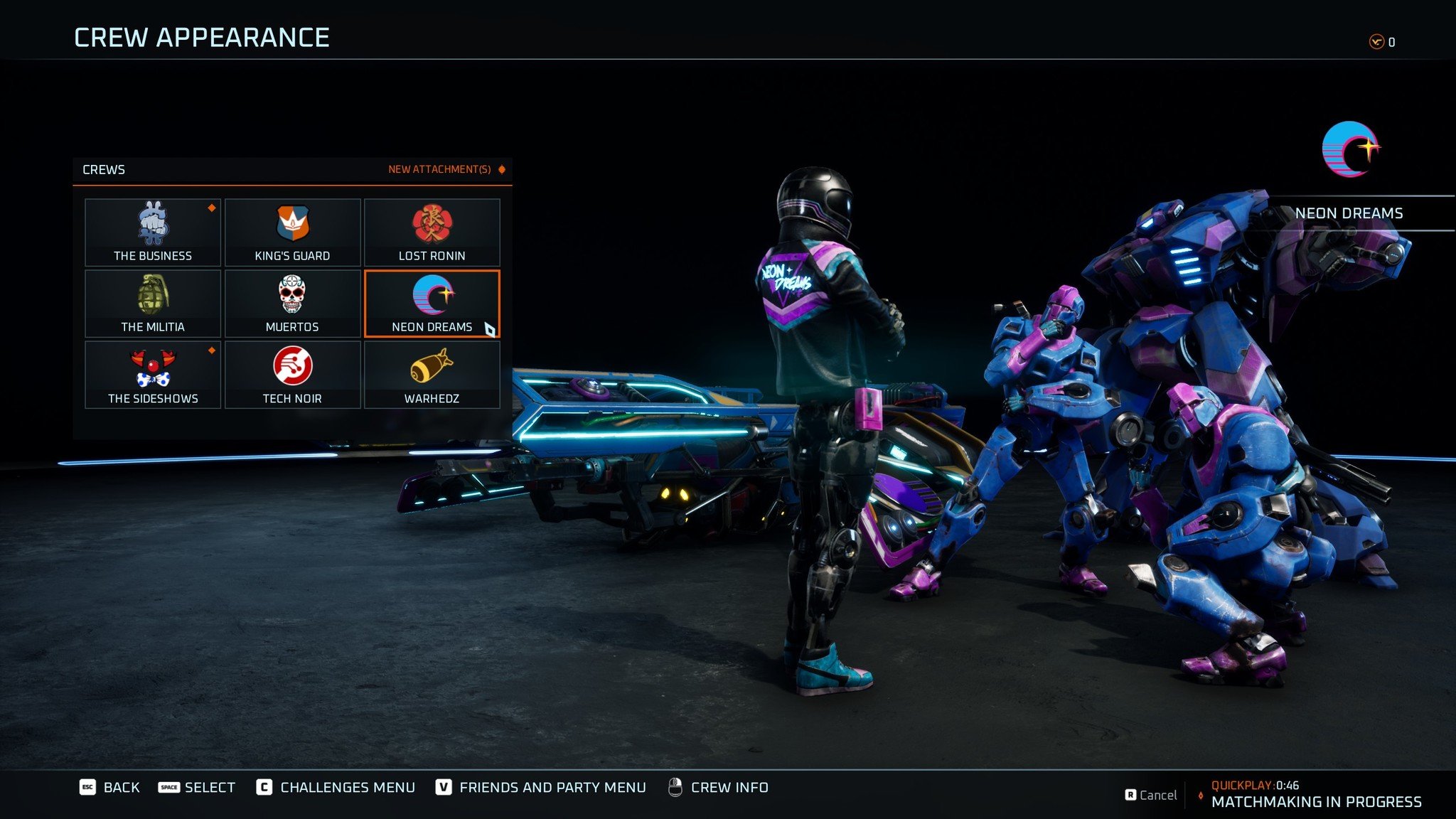This screenshot has height=819, width=1456.
Task: Pick the Lost Ronin crew tile
Action: pyautogui.click(x=432, y=232)
